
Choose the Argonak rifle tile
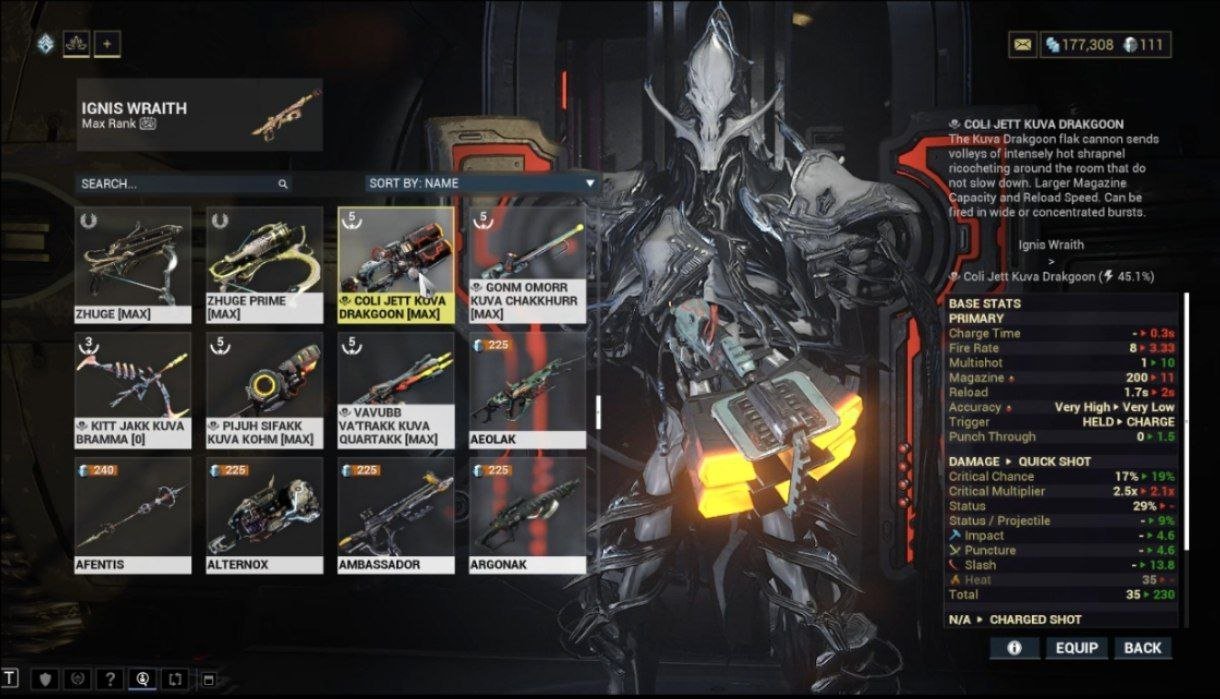(x=527, y=515)
